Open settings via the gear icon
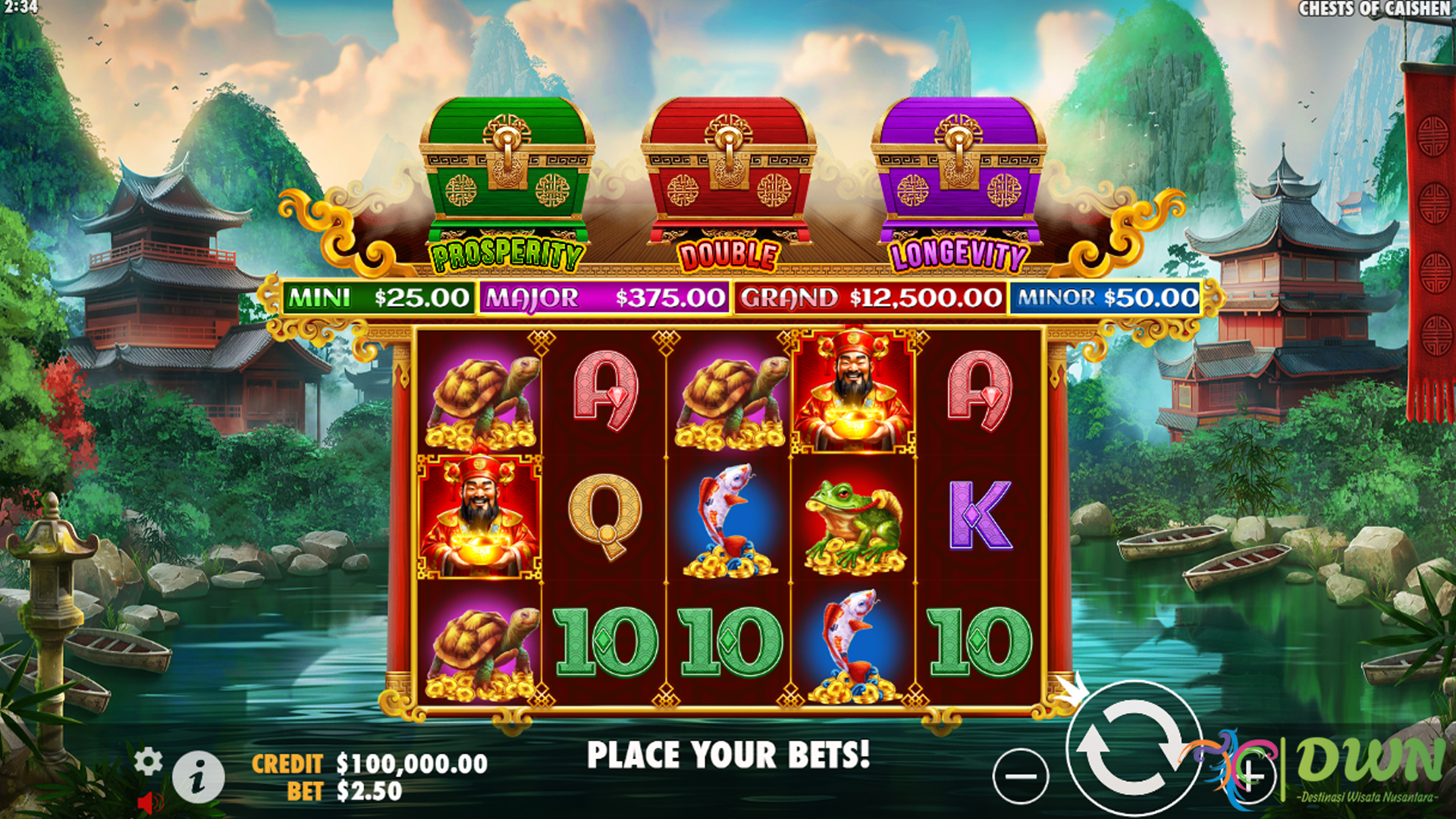This screenshot has height=819, width=1456. pyautogui.click(x=148, y=761)
